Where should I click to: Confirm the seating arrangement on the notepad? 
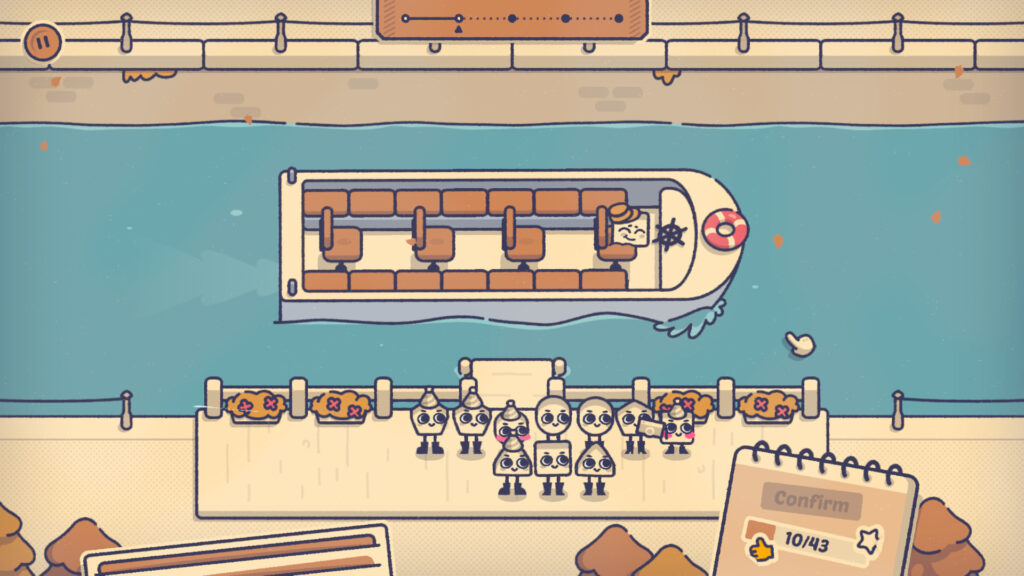pyautogui.click(x=811, y=500)
